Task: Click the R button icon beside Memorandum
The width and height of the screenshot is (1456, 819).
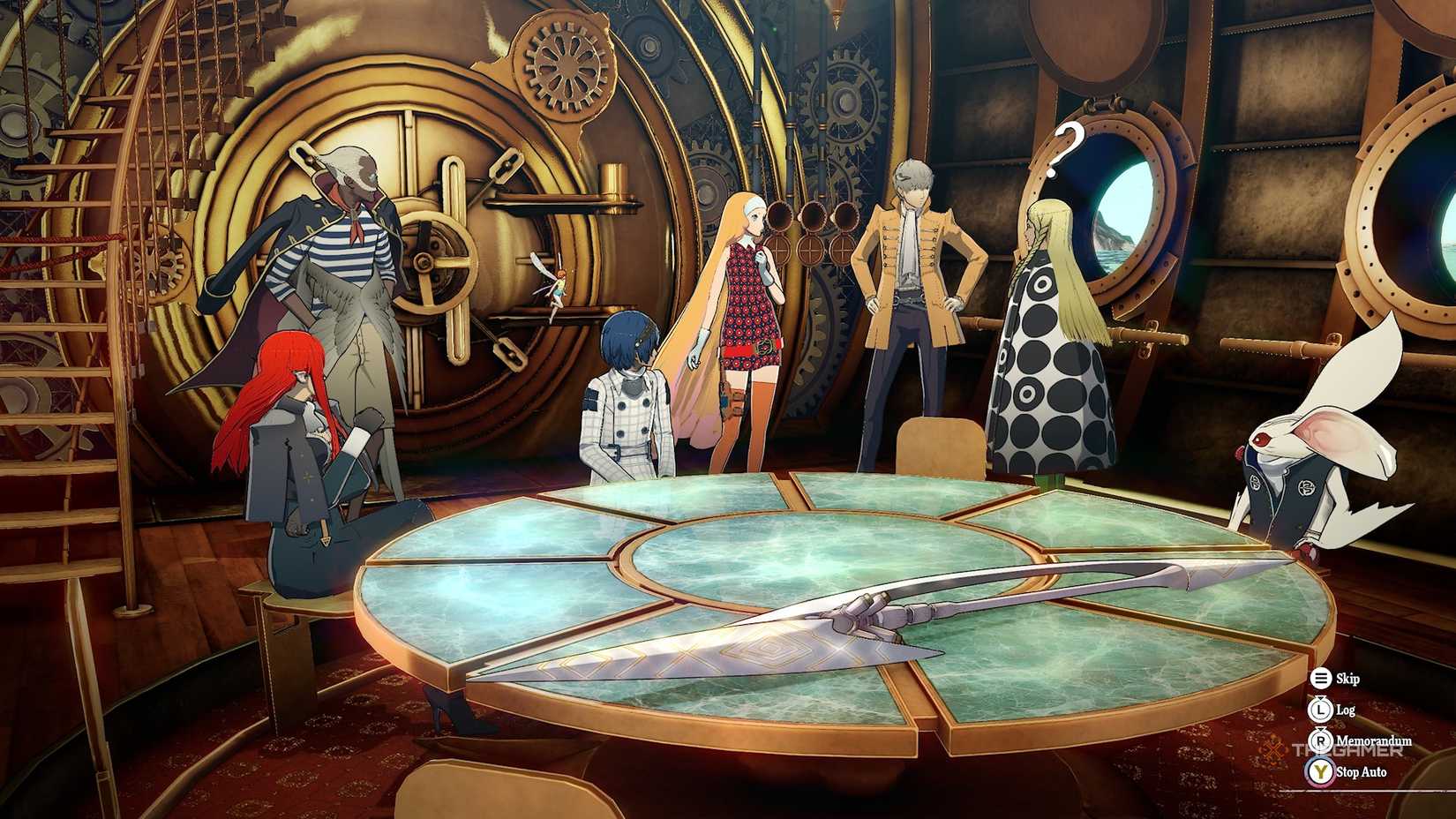Action: tap(1321, 740)
